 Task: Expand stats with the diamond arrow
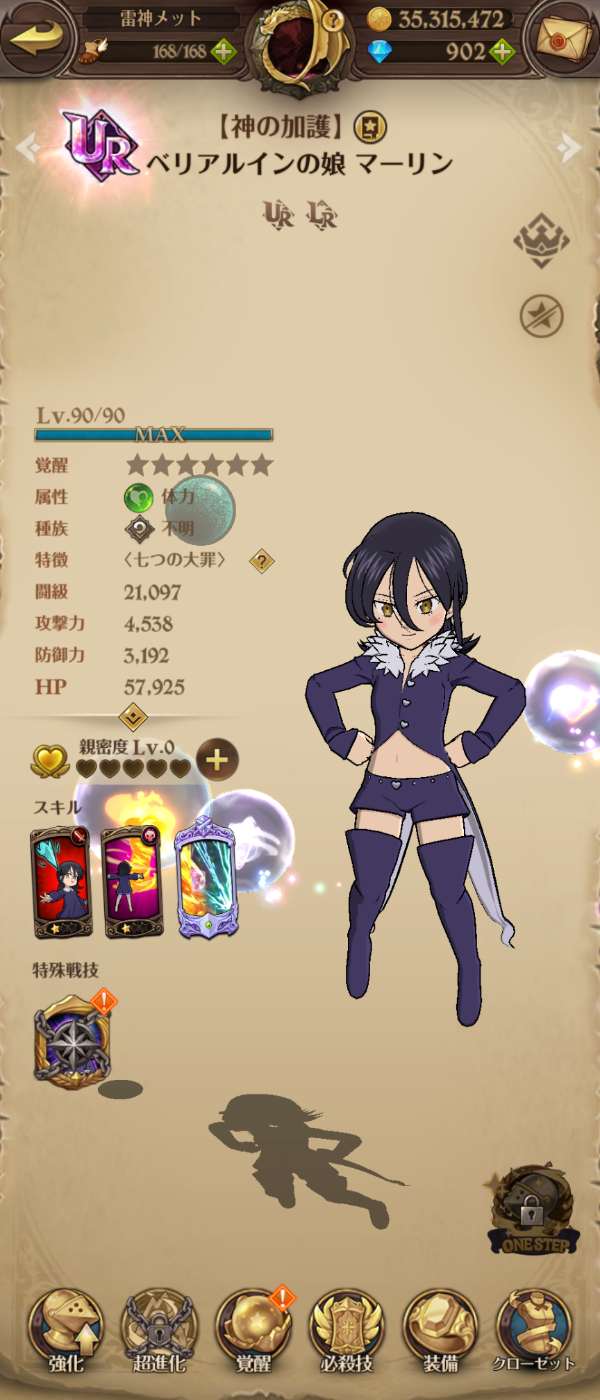coord(133,716)
